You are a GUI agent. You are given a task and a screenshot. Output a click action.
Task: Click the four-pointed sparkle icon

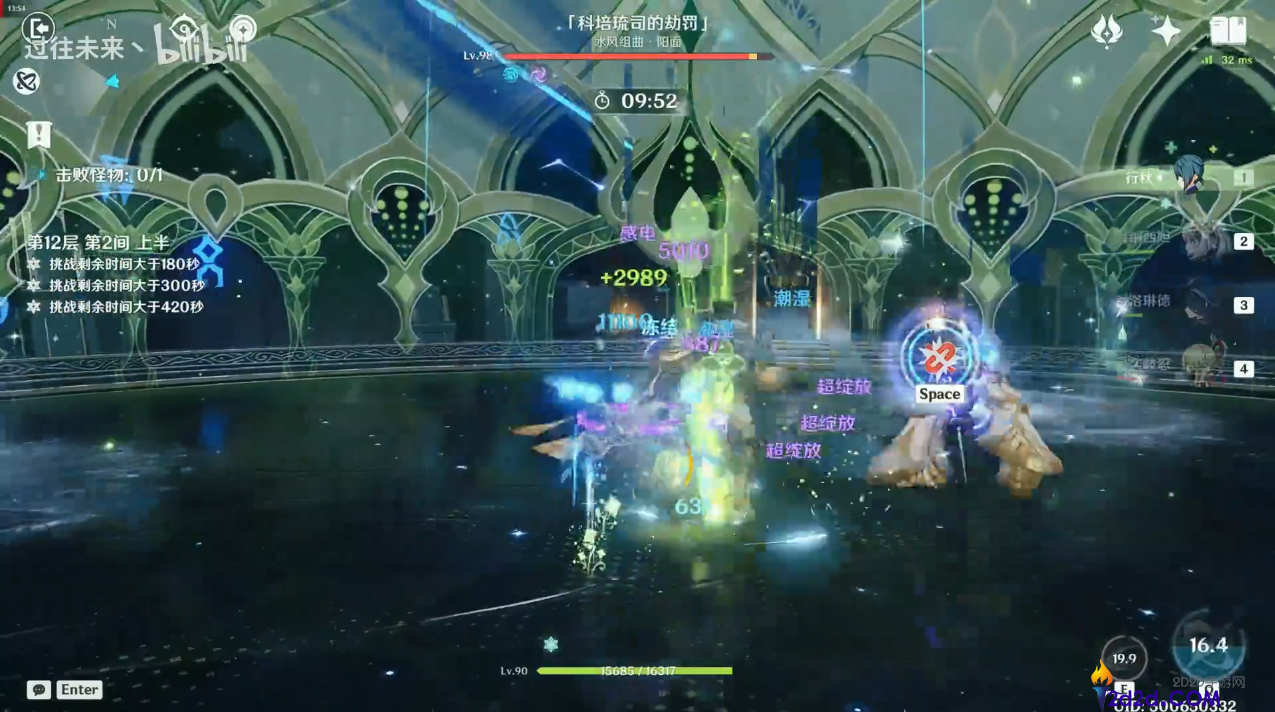pos(1166,31)
